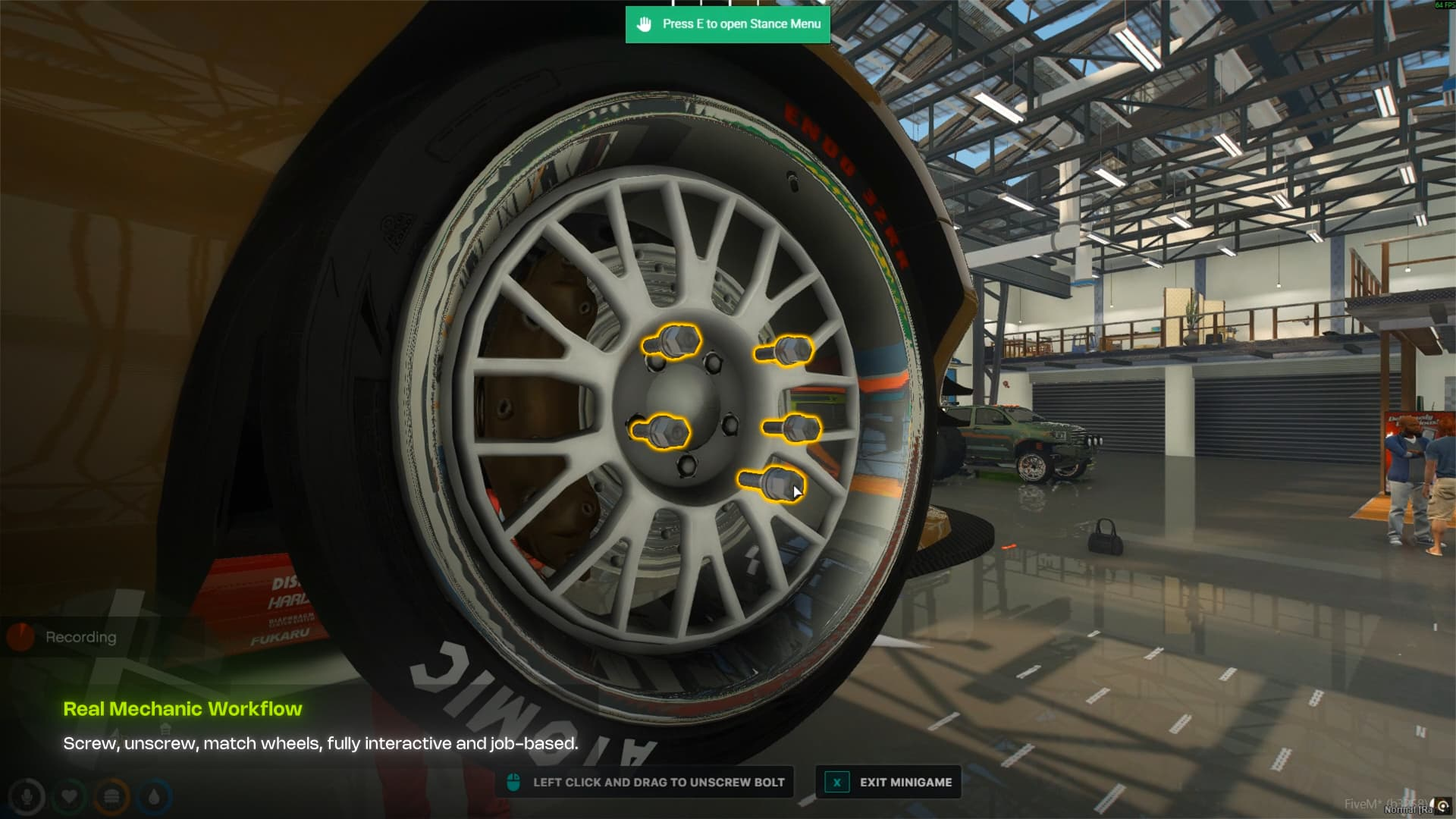This screenshot has height=819, width=1456.
Task: Select the heart health status icon
Action: [x=71, y=796]
